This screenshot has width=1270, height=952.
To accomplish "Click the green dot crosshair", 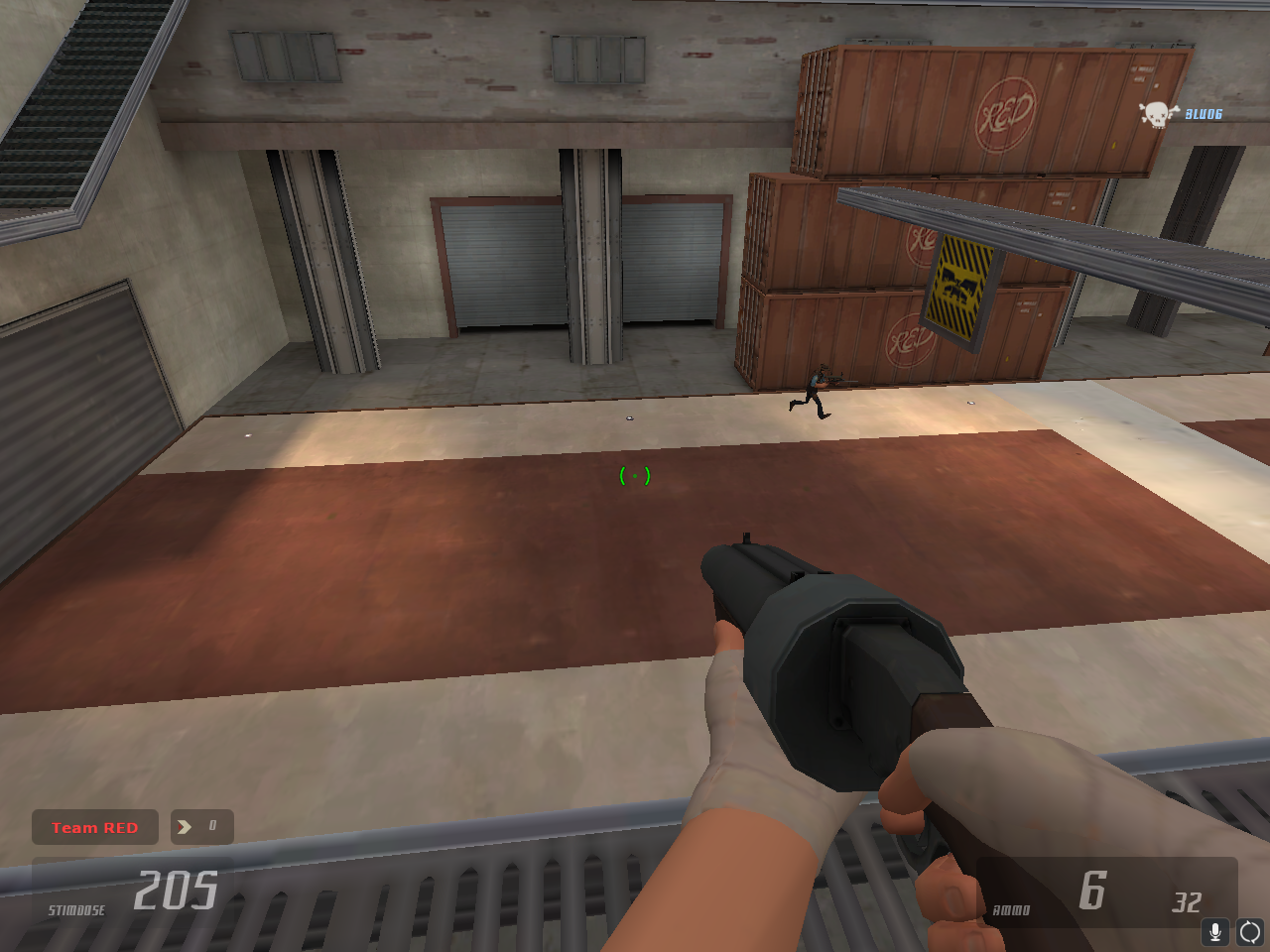I will (634, 475).
